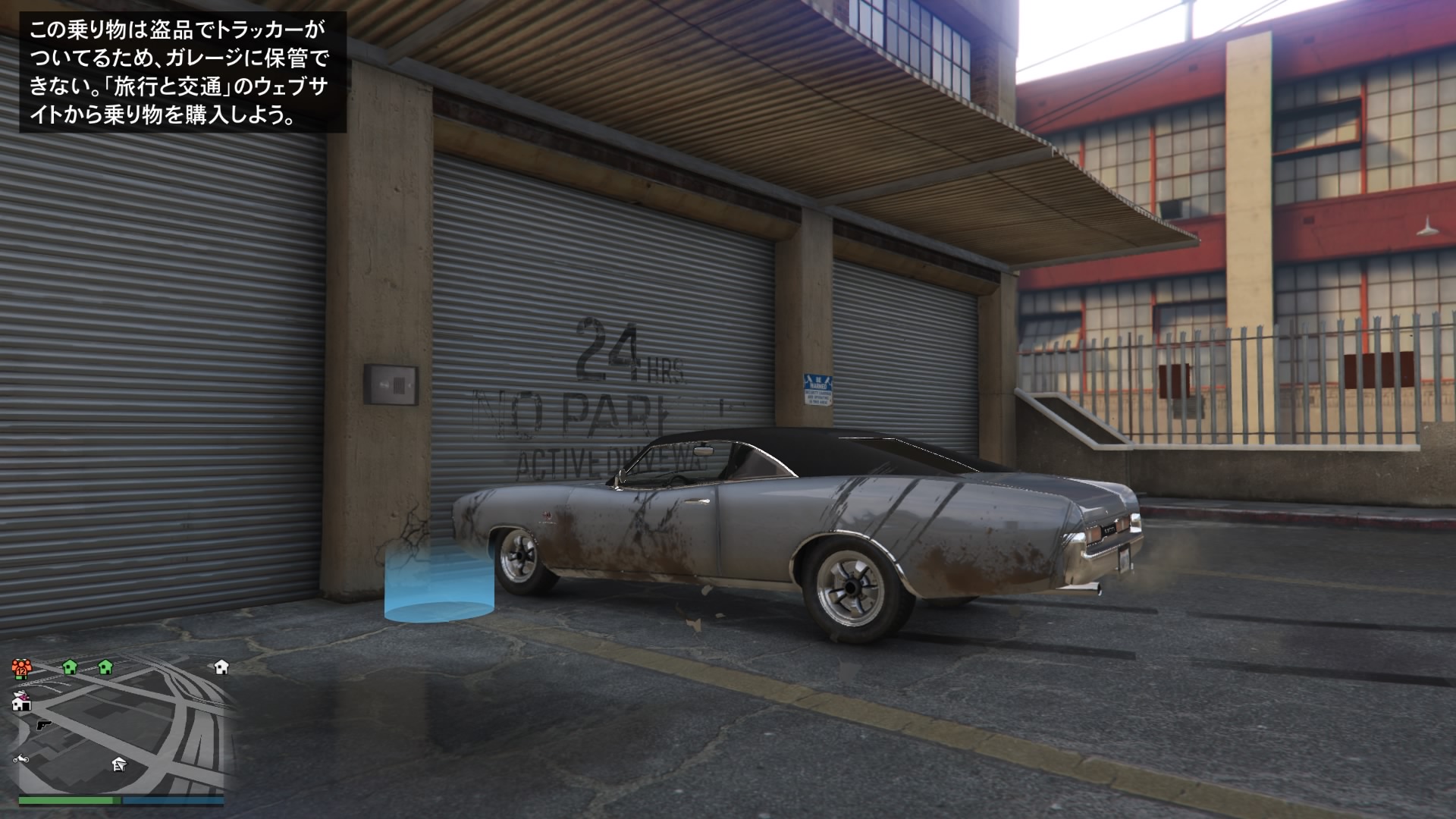The image size is (1456, 819).
Task: Select the white house blip at minimap's right edge
Action: (x=221, y=667)
